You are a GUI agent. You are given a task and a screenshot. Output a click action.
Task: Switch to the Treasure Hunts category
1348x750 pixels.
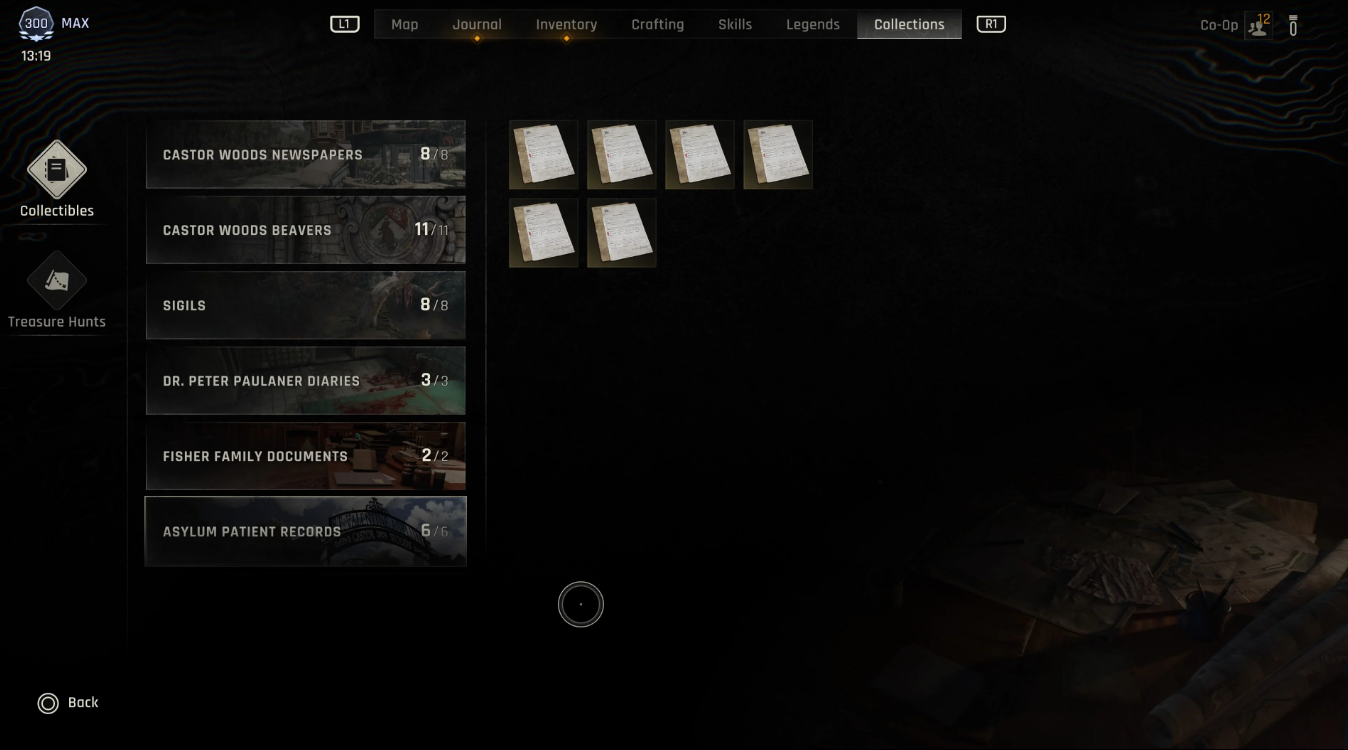[57, 290]
